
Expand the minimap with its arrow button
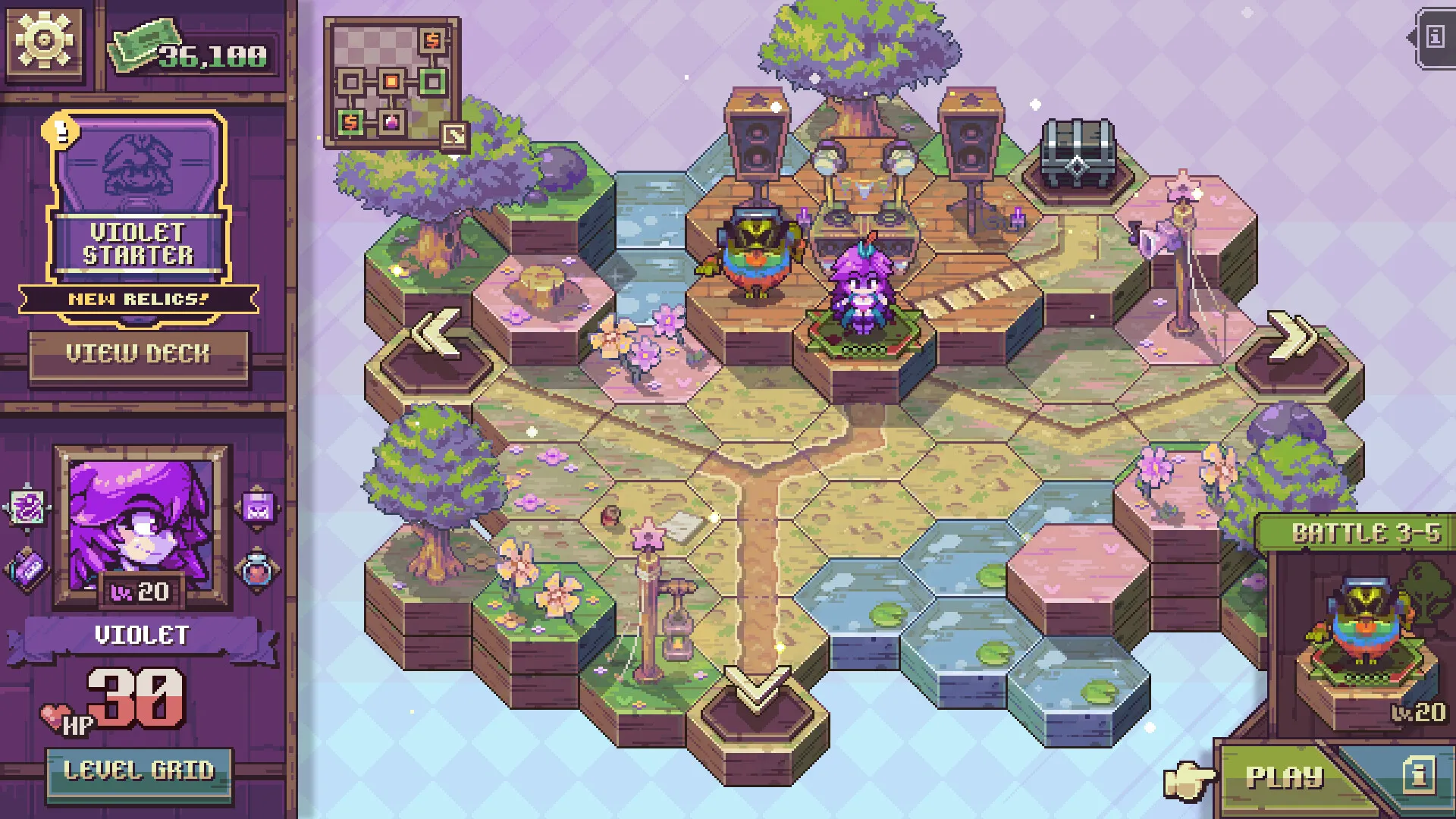[455, 136]
